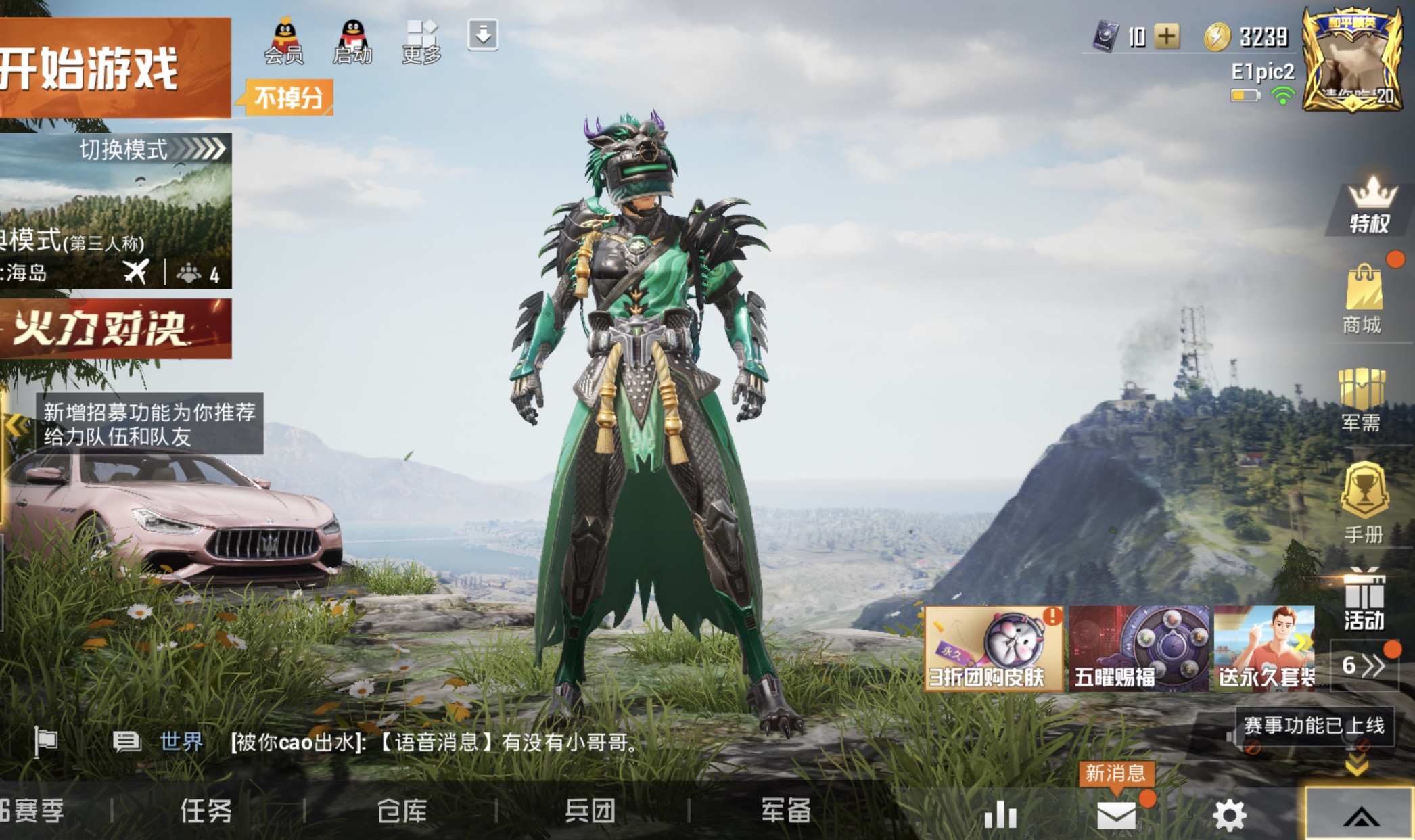This screenshot has height=840, width=1415.
Task: Open the 会员 membership icon
Action: pyautogui.click(x=284, y=41)
